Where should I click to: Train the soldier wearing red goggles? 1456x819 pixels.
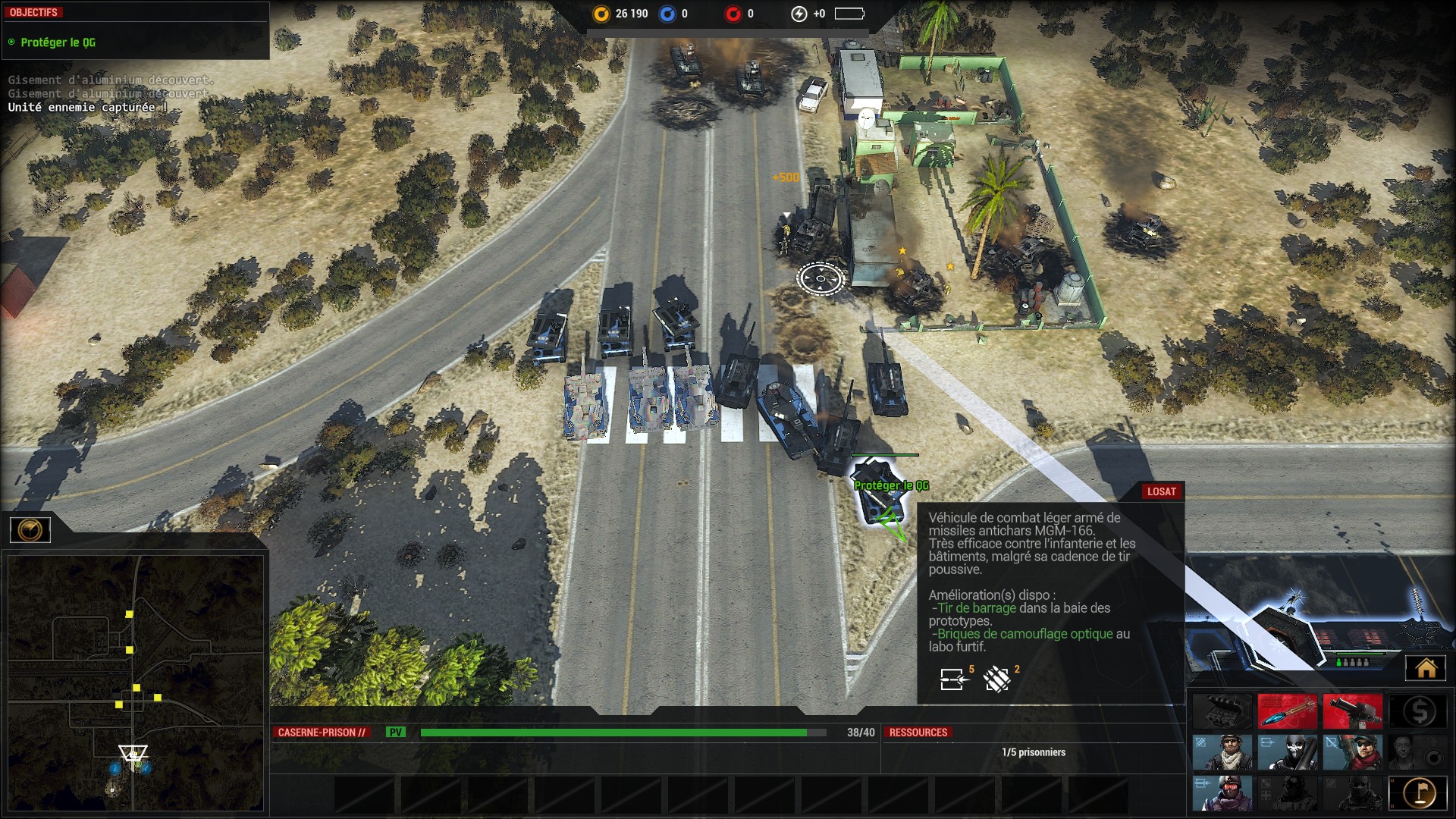click(1222, 793)
